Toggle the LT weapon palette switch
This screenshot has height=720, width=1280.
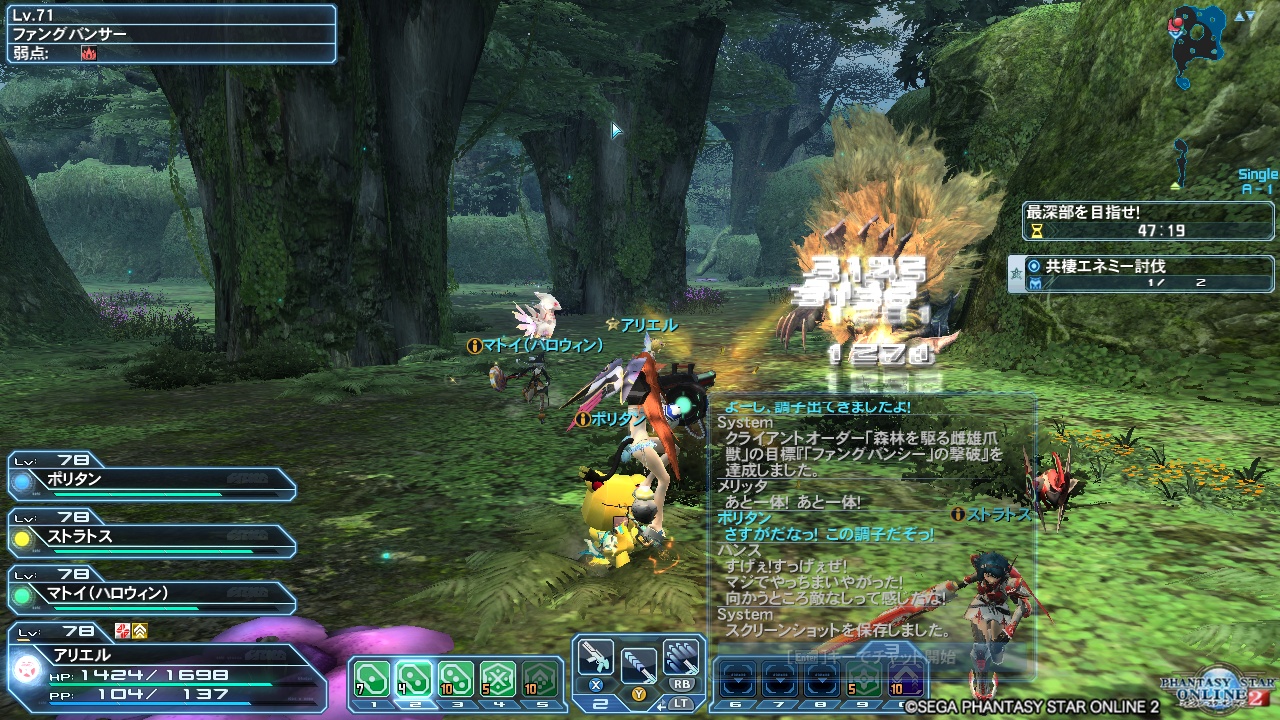pyautogui.click(x=683, y=704)
